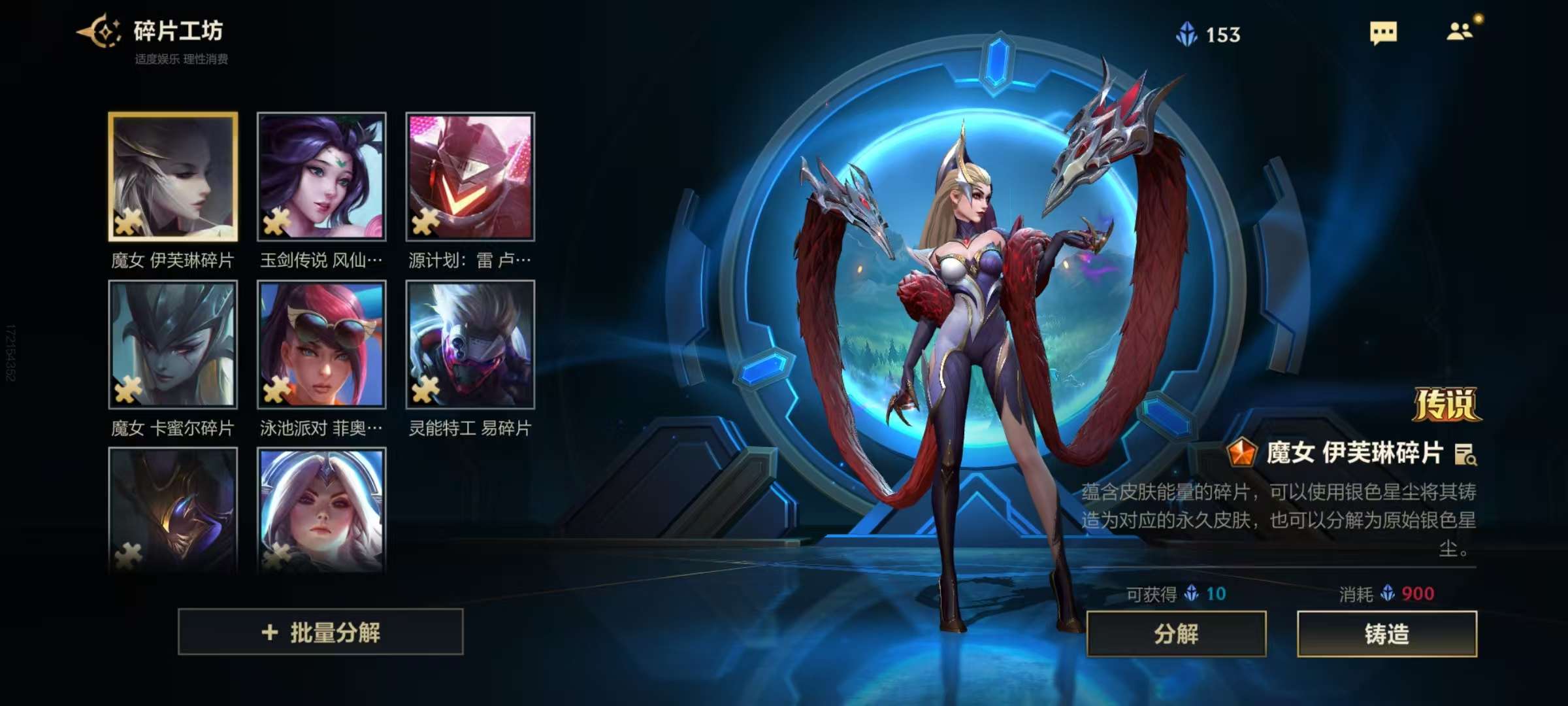The height and width of the screenshot is (706, 1568).
Task: Click the 铸造 forge button
Action: click(x=1386, y=633)
